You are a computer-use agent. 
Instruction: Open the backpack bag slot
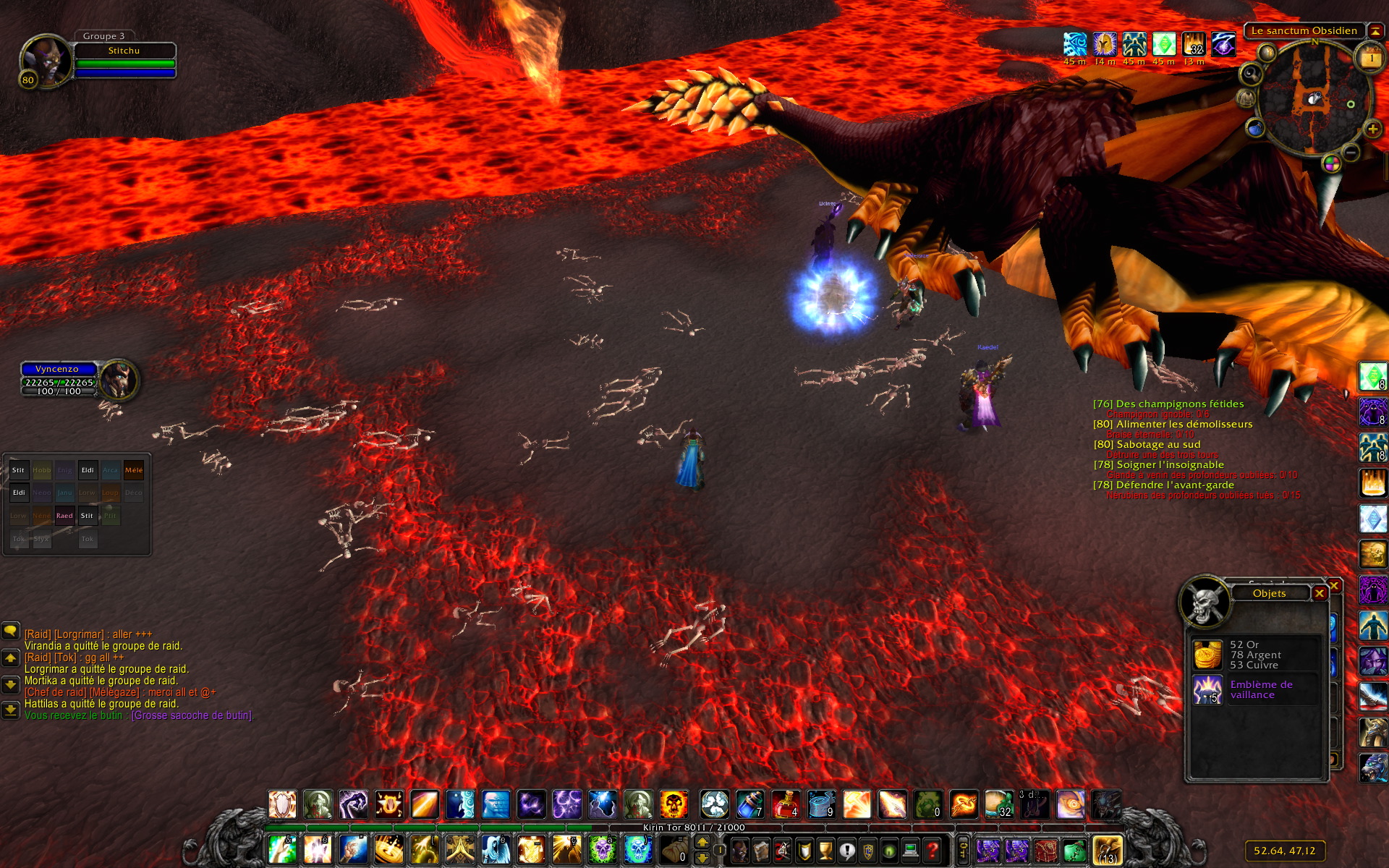[x=1107, y=850]
